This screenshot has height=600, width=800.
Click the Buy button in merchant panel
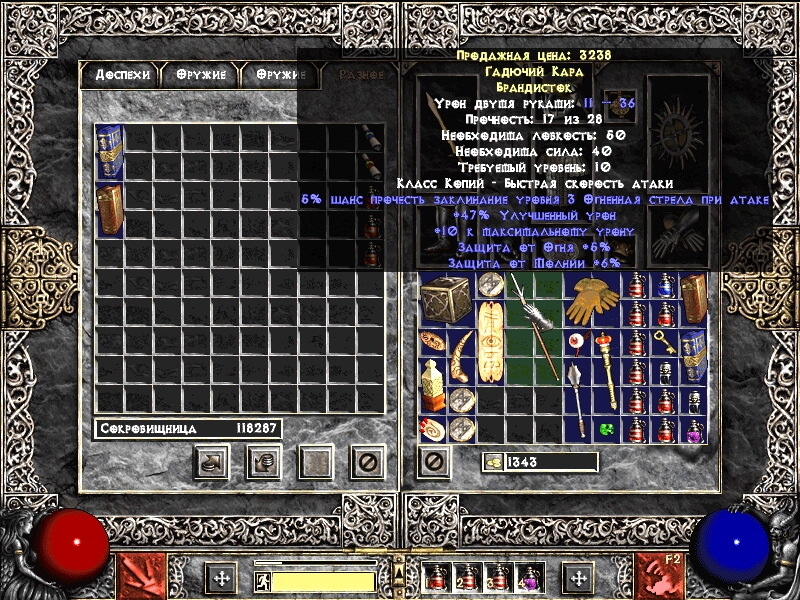[x=211, y=462]
